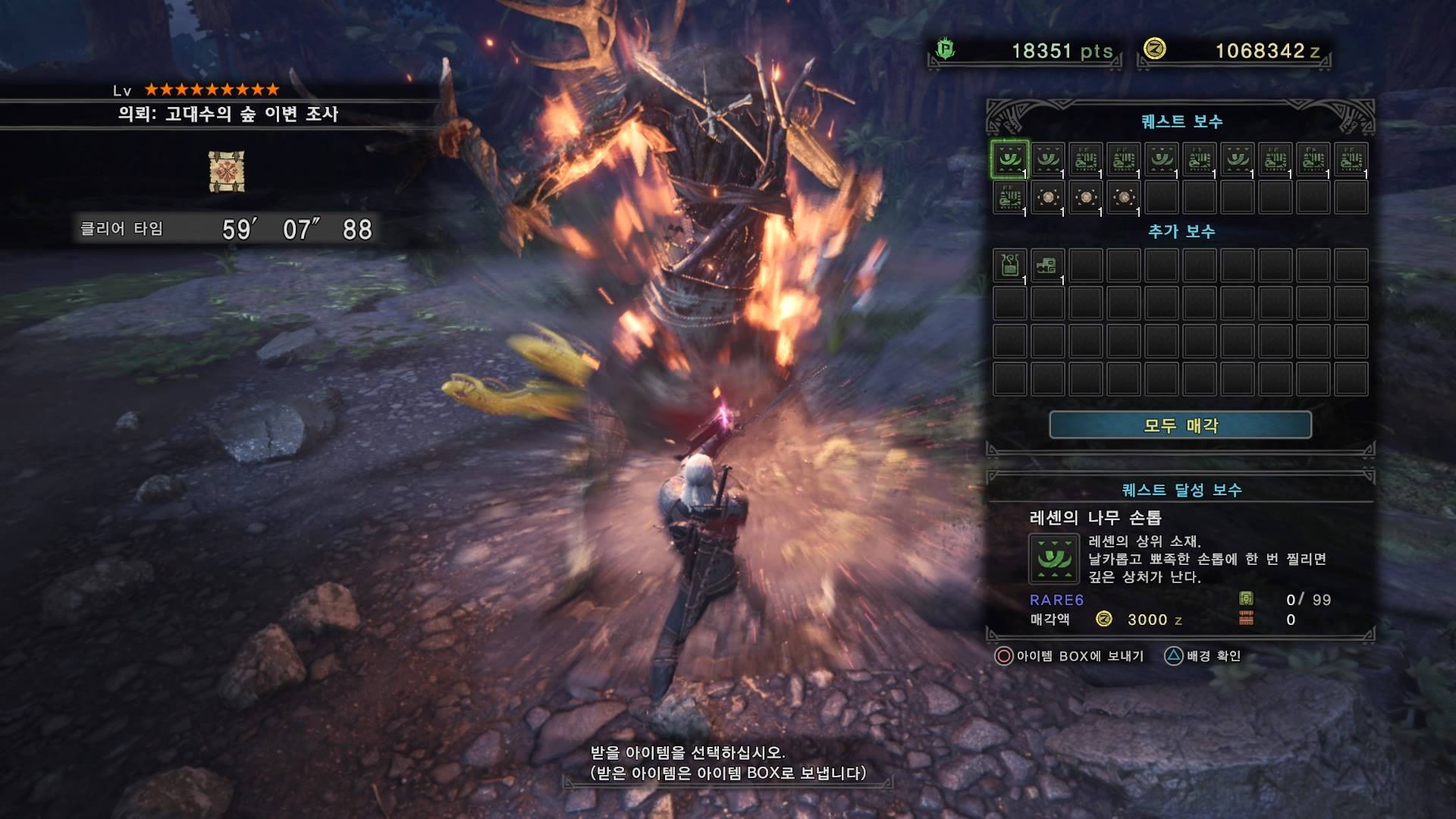
Task: Select the highlighted Leshen claw reward slot
Action: (x=1009, y=159)
